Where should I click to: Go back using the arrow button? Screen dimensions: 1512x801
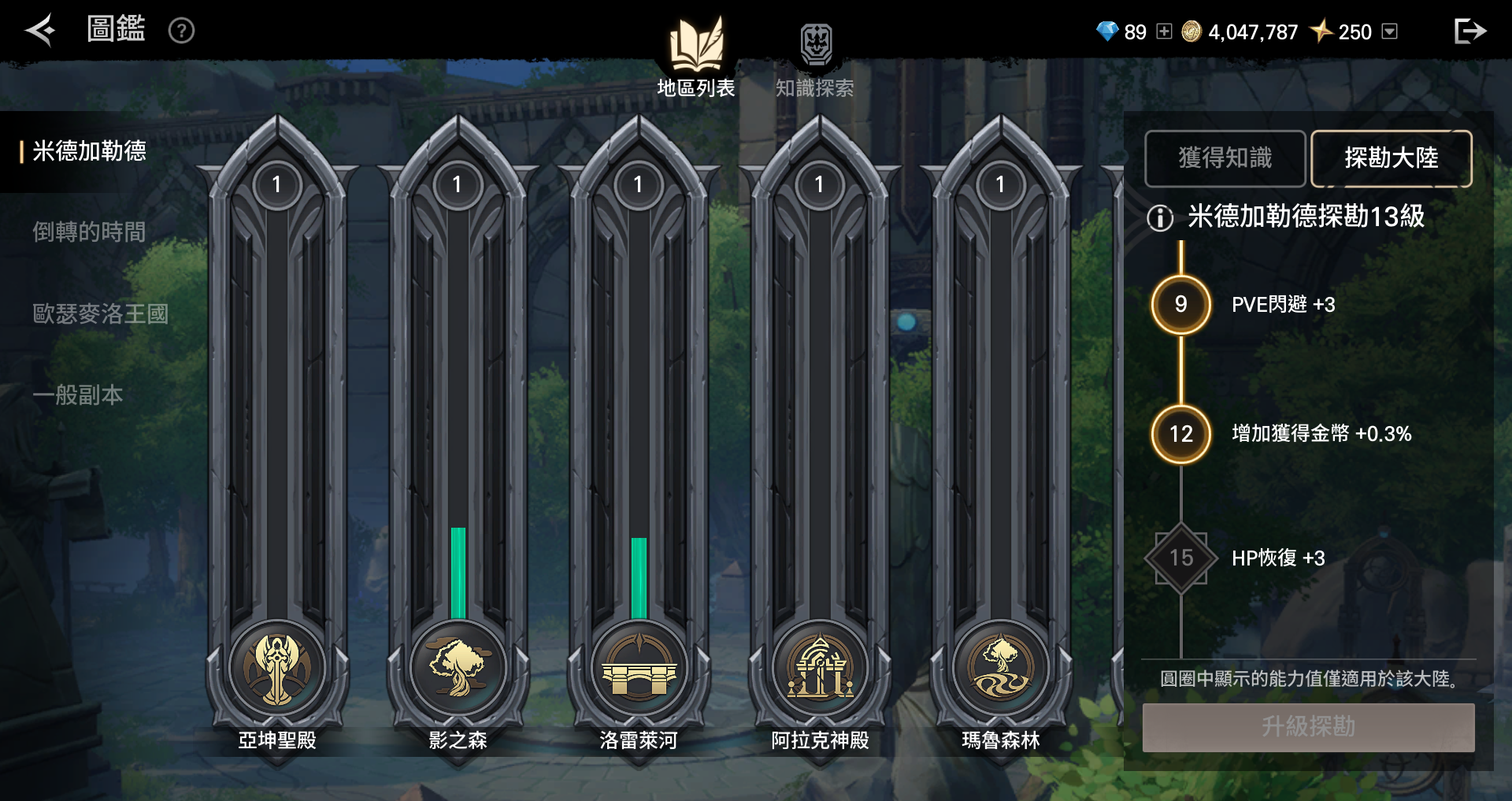[39, 31]
